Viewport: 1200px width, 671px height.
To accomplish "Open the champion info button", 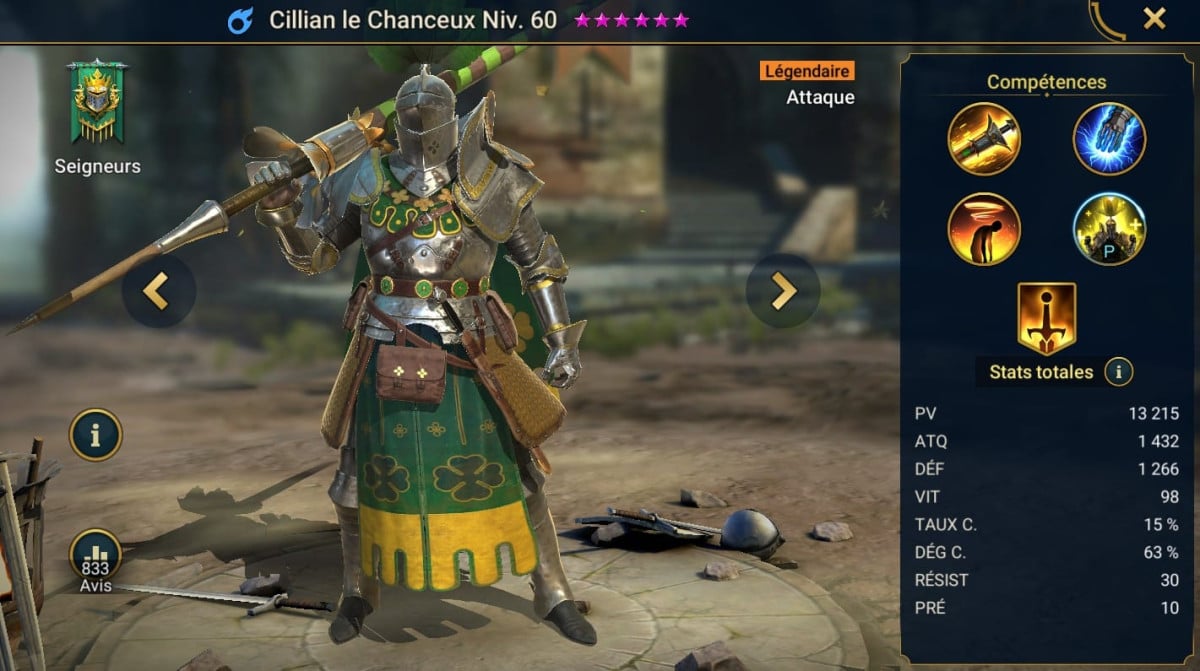I will (95, 435).
